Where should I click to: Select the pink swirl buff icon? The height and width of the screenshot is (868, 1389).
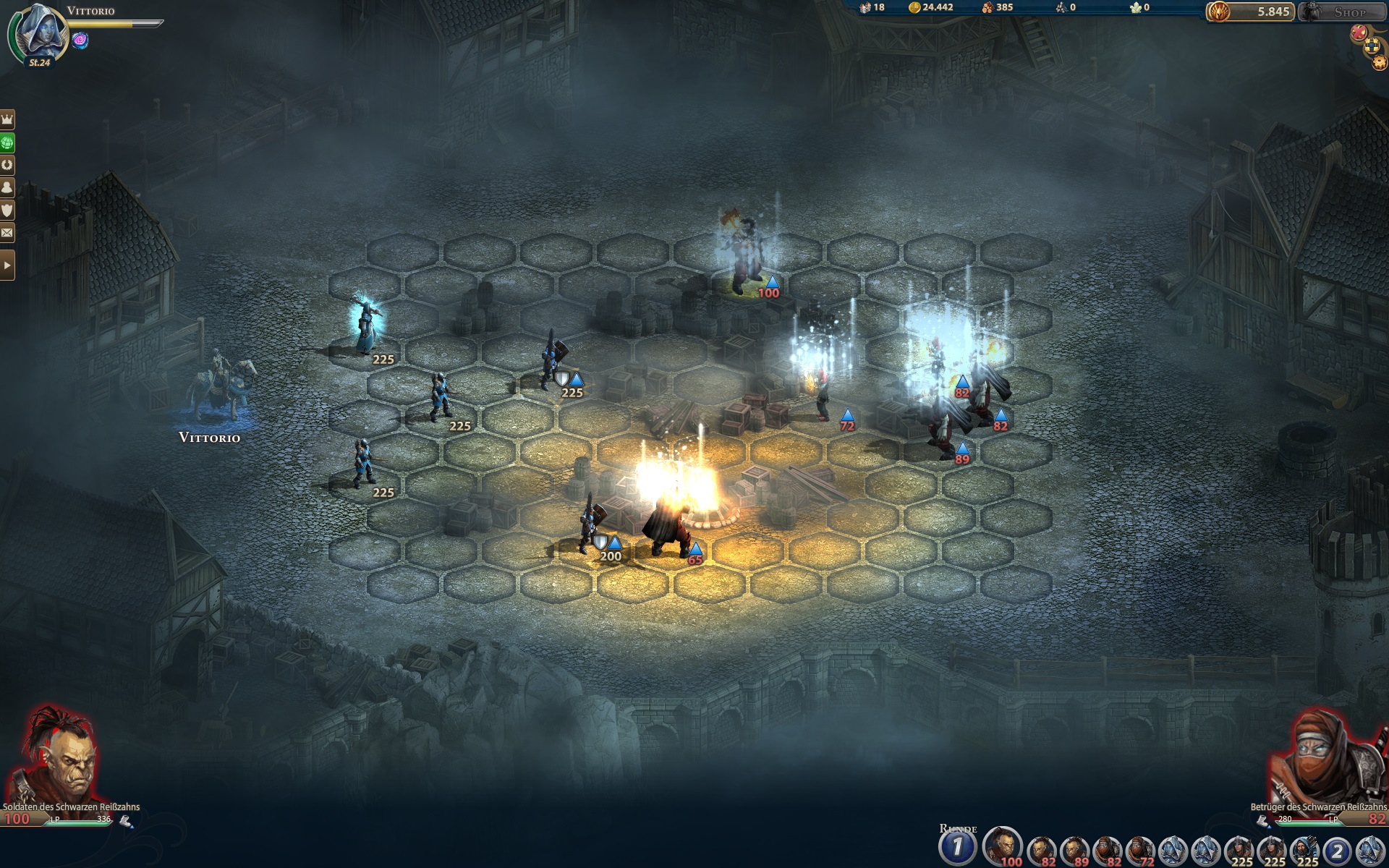click(x=80, y=41)
